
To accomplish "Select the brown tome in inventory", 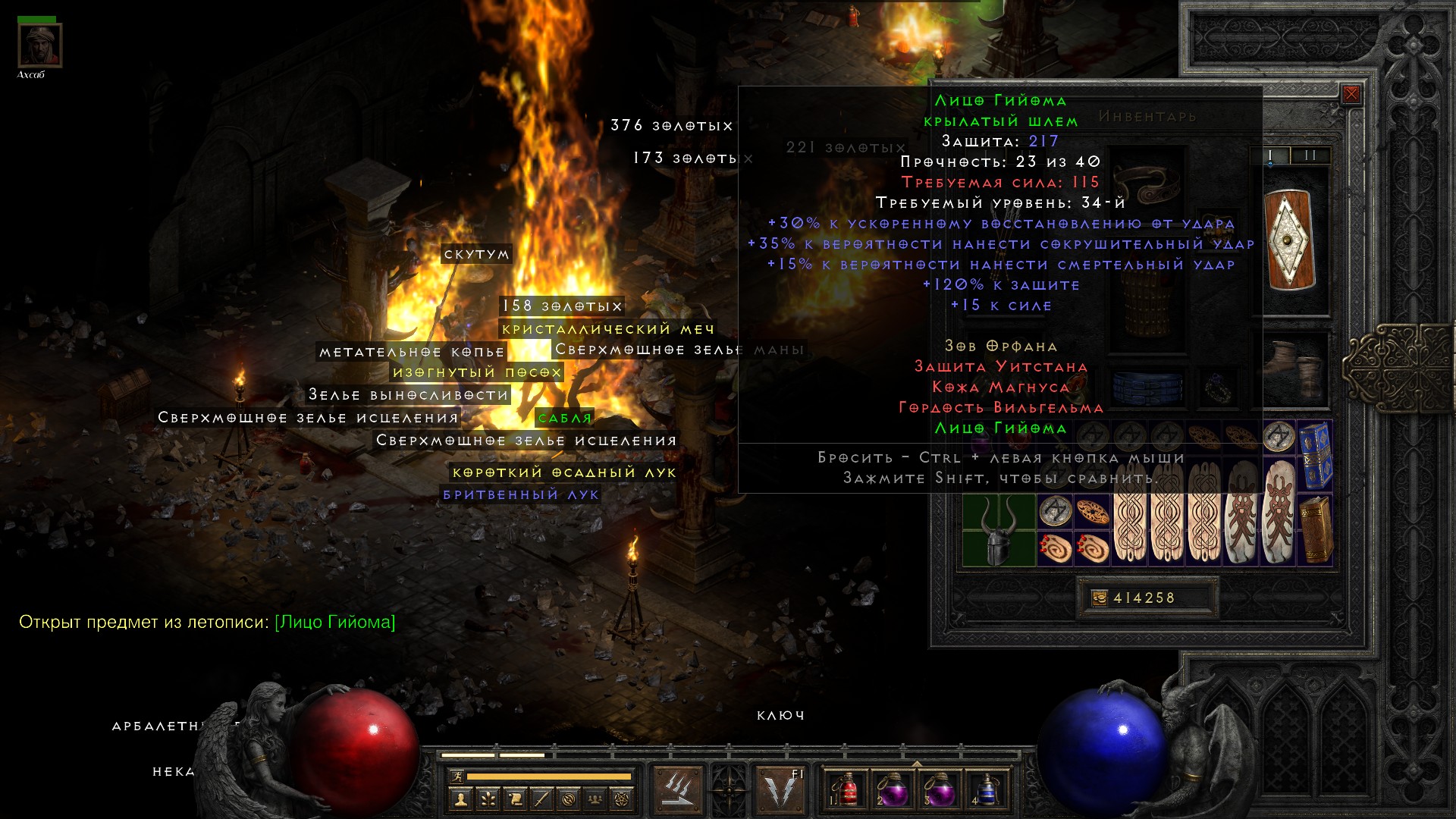I will [x=1315, y=529].
